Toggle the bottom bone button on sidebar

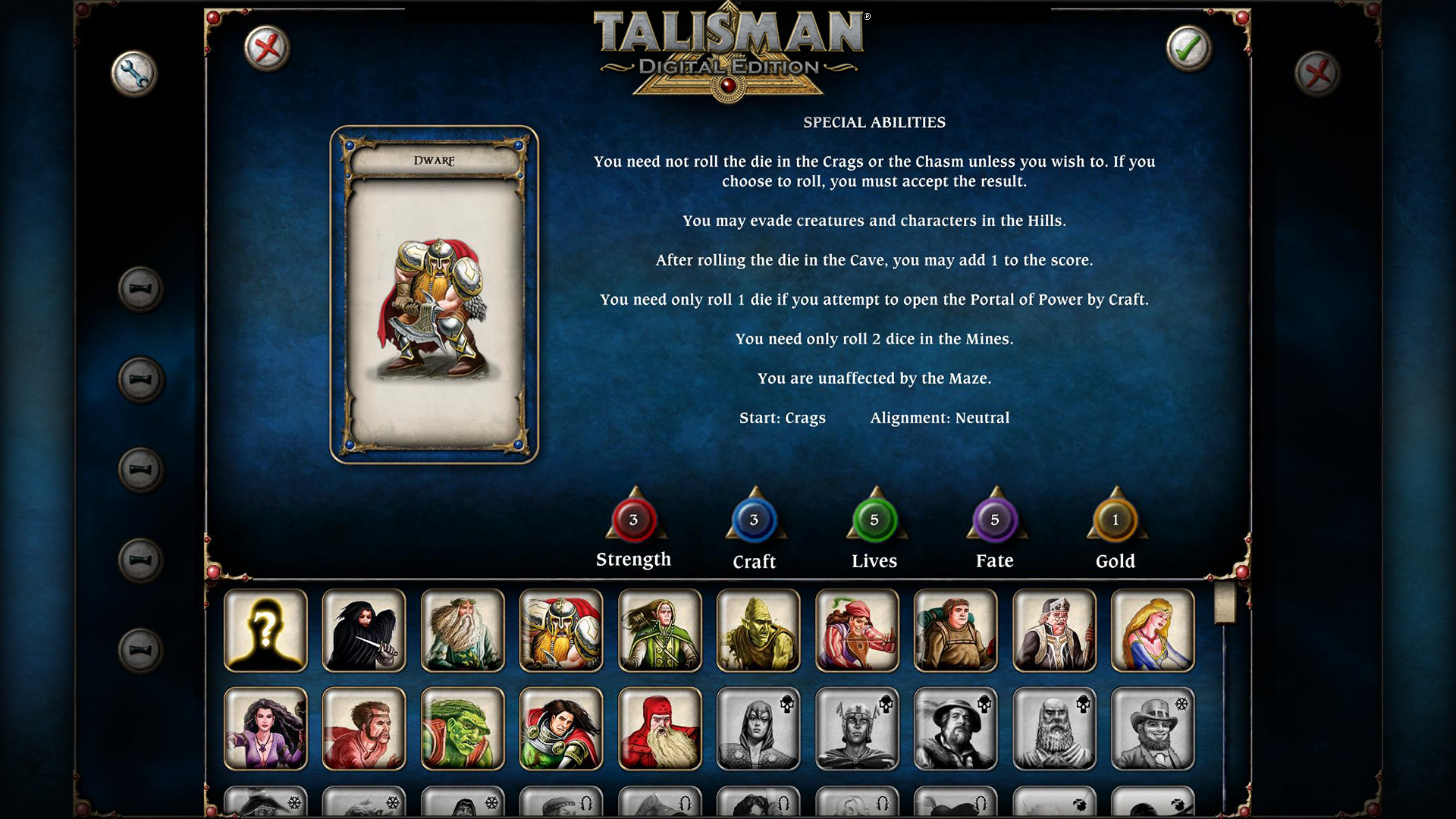(137, 650)
